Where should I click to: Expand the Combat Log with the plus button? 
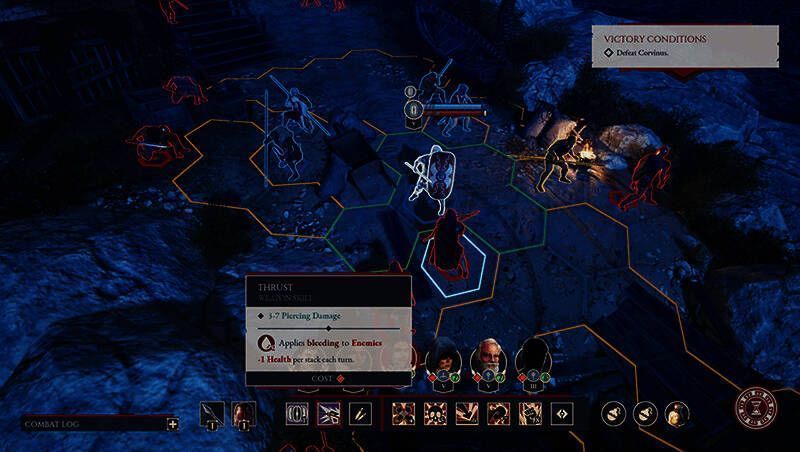(x=173, y=423)
